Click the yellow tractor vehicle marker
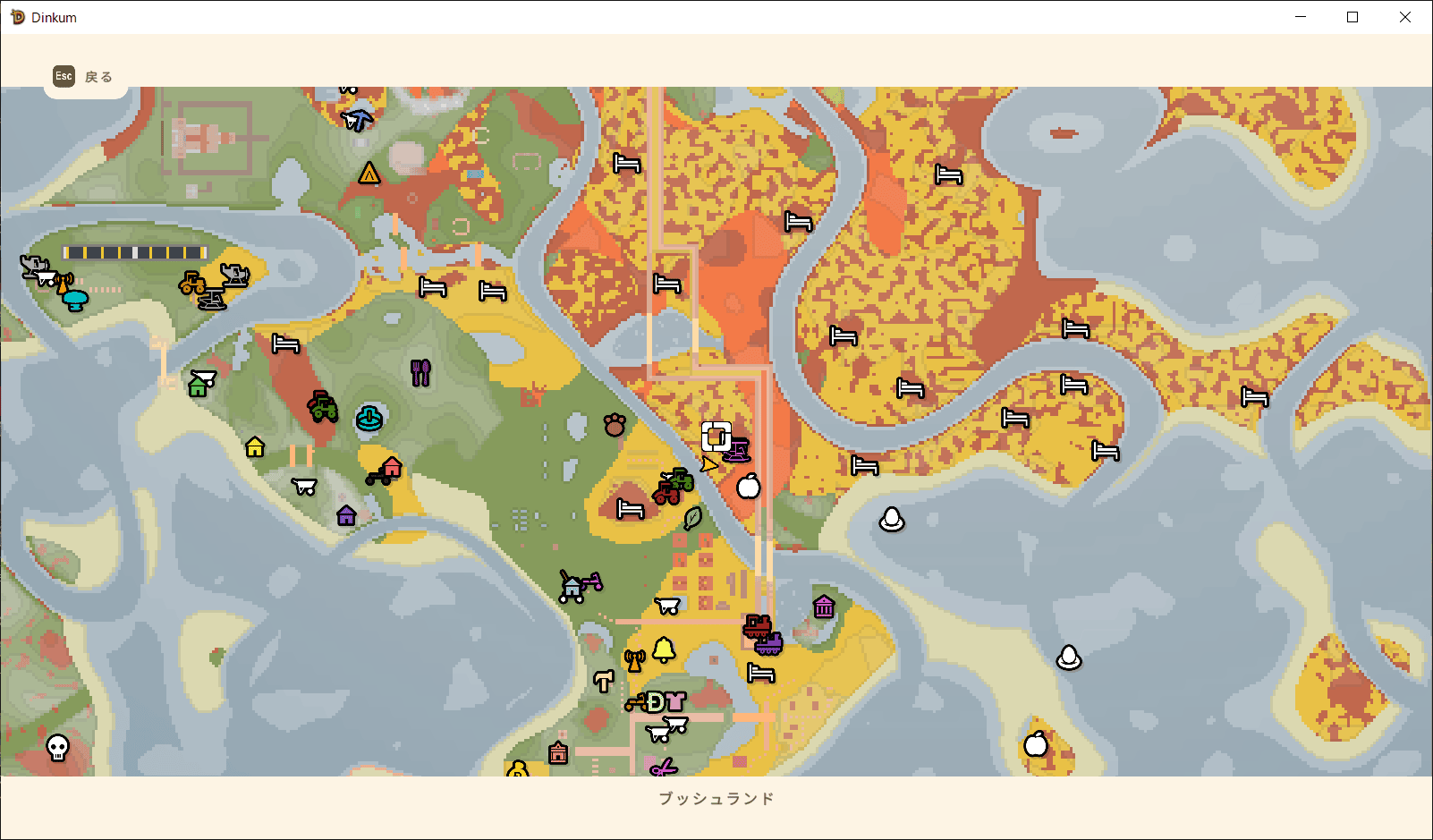This screenshot has height=840, width=1433. pos(192,283)
